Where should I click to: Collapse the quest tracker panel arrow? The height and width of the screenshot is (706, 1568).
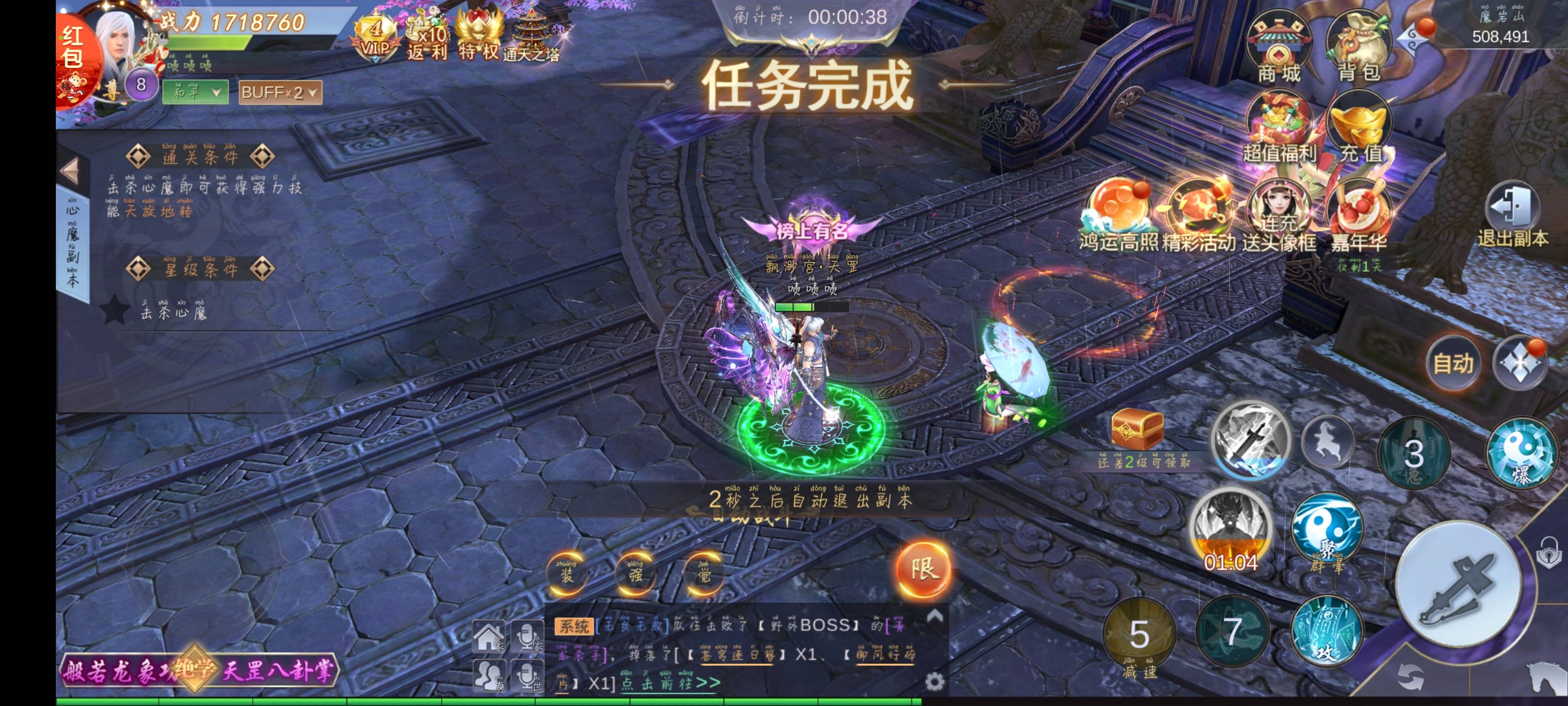coord(70,171)
